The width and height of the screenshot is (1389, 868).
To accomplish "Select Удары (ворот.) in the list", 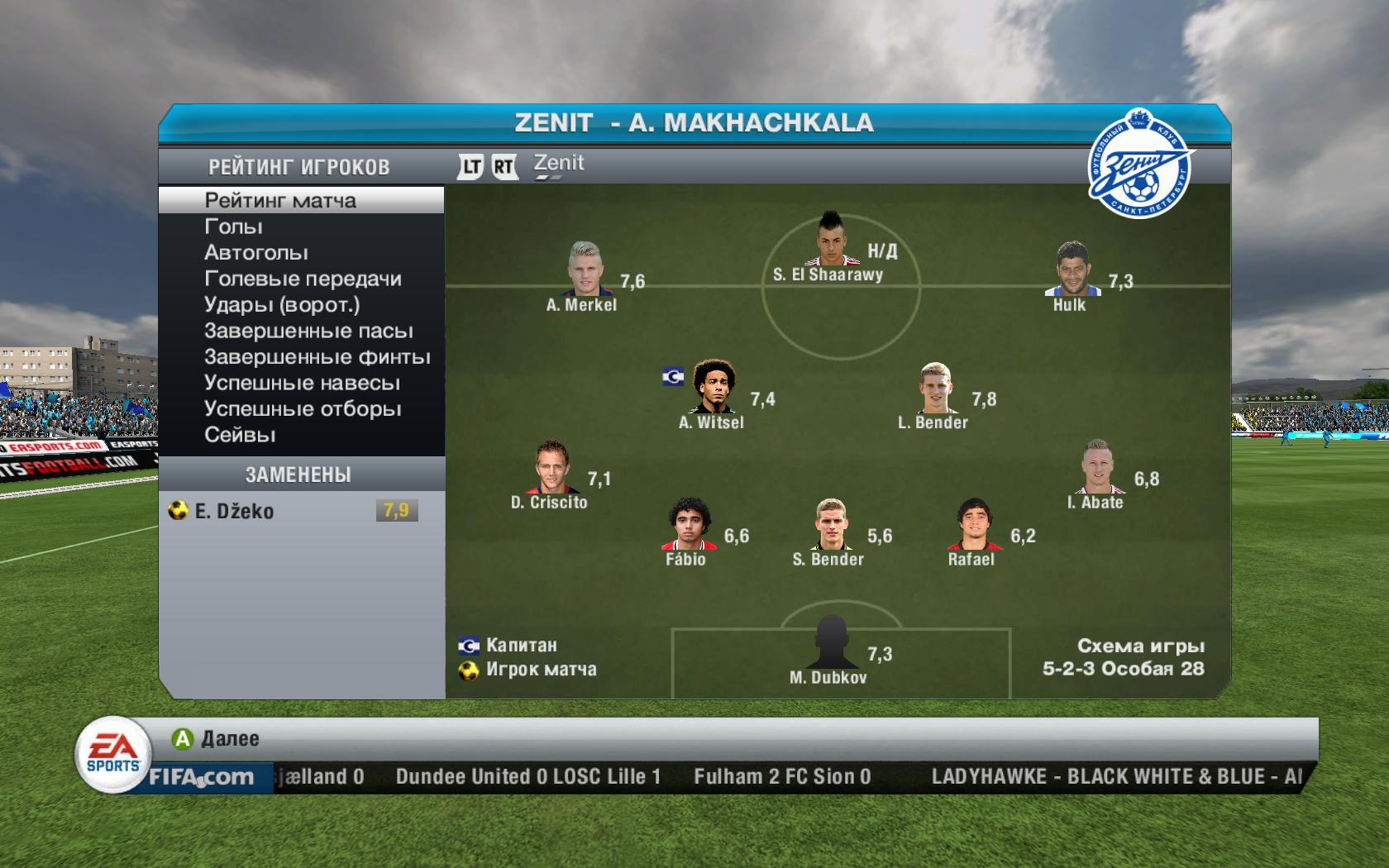I will pos(282,305).
